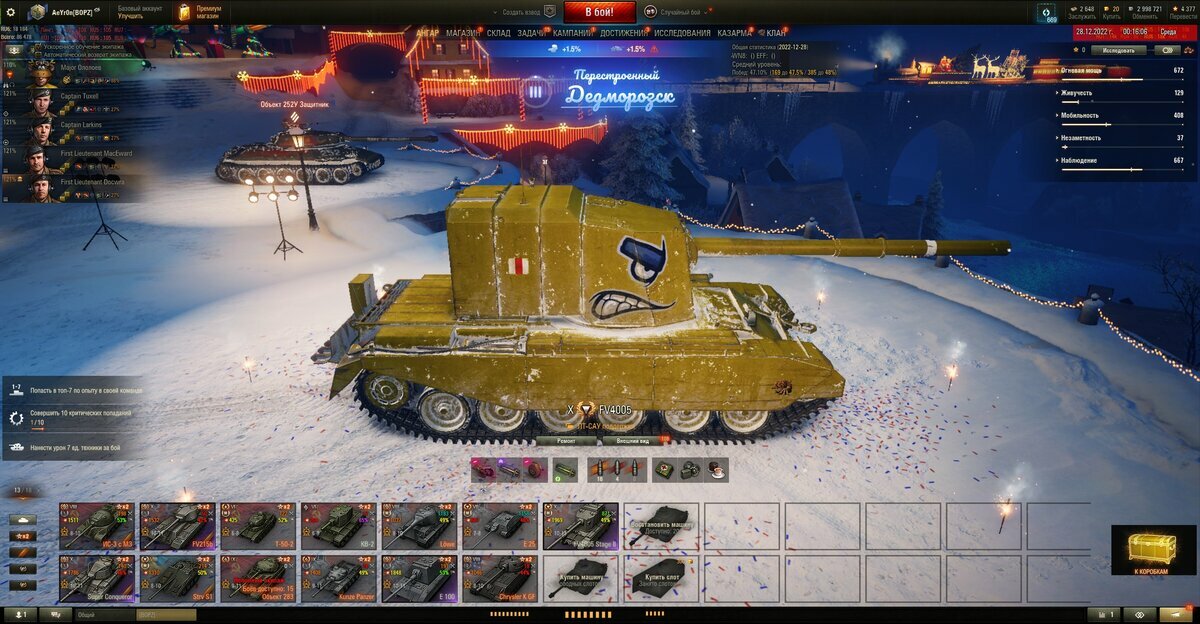Open the МАГАЗИН (Store) tab
The height and width of the screenshot is (624, 1200).
pyautogui.click(x=463, y=33)
